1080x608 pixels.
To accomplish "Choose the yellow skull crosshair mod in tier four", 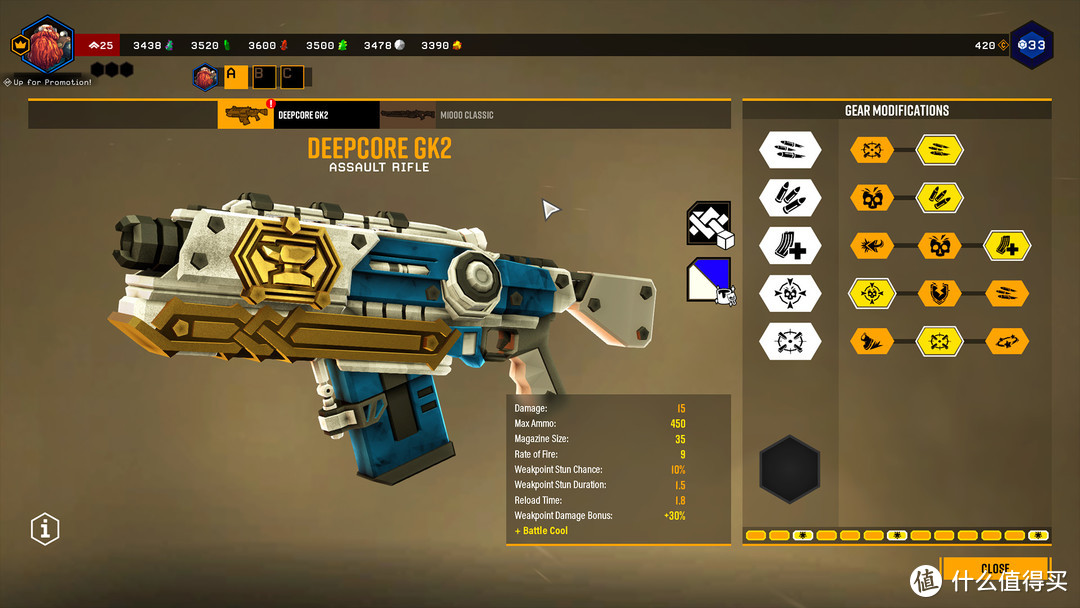I will click(x=872, y=294).
